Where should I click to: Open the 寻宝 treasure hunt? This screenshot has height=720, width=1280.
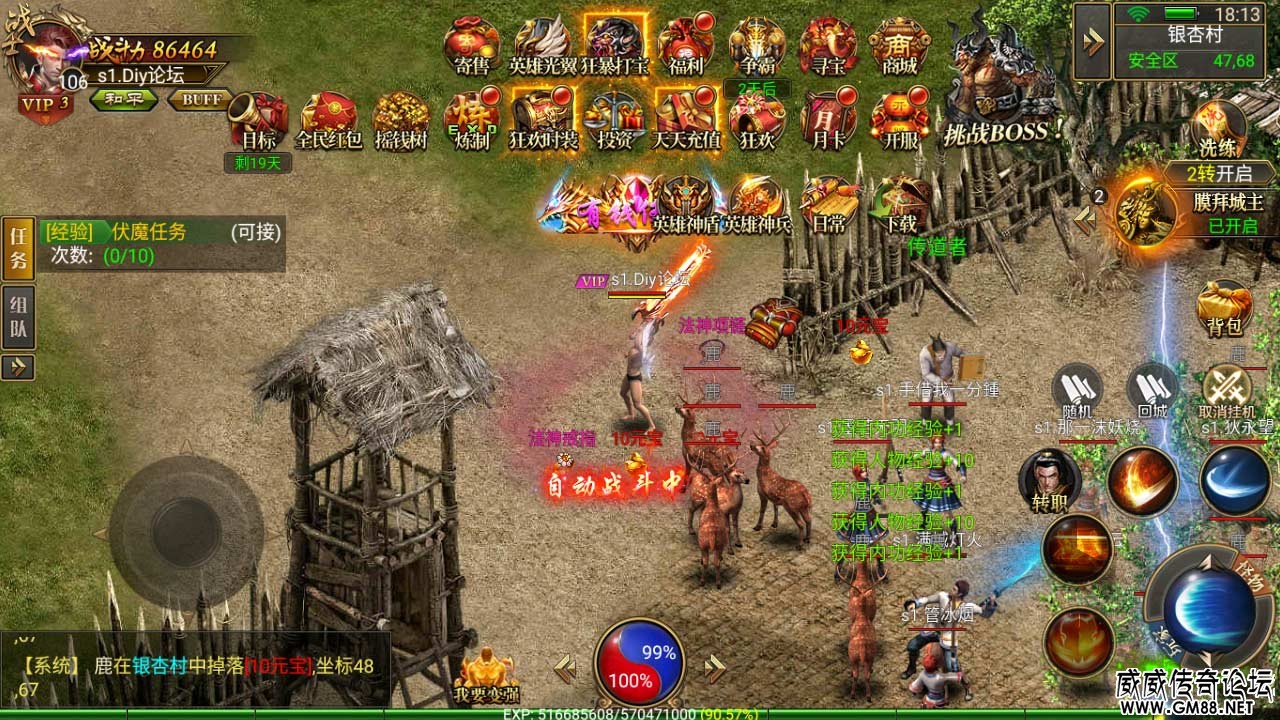pyautogui.click(x=829, y=44)
